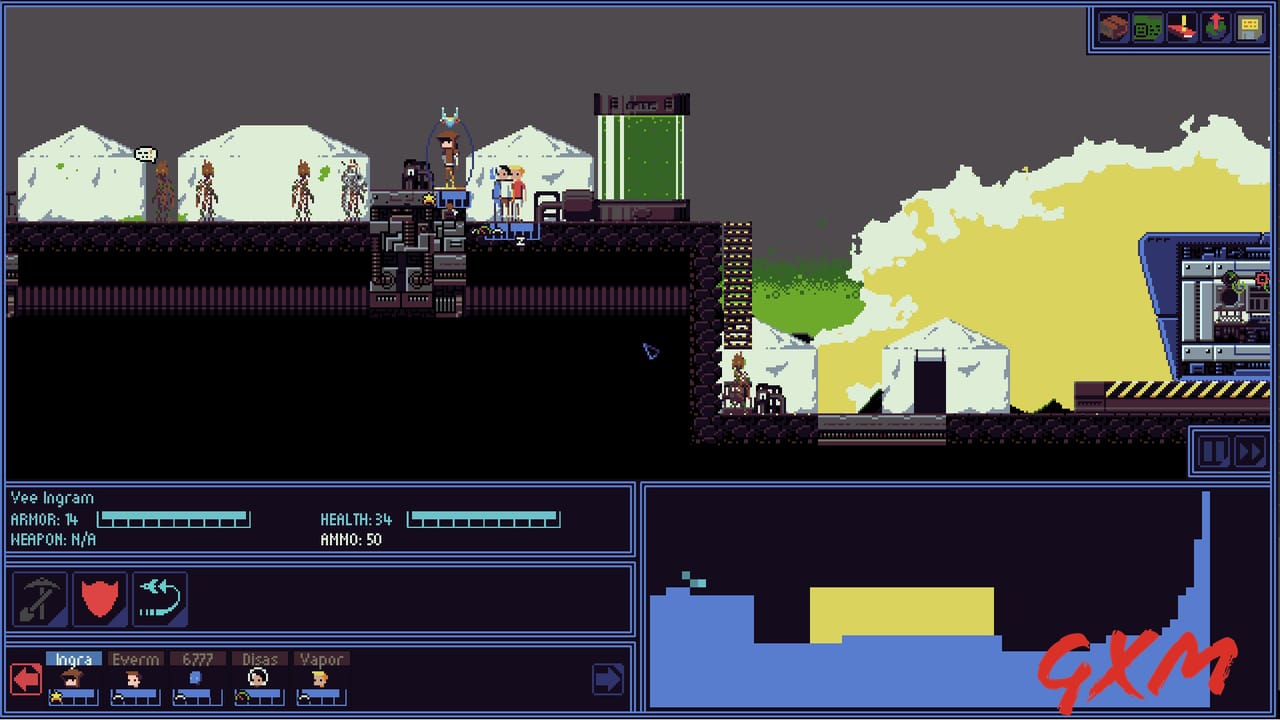Click the red shield defend icon

(98, 598)
